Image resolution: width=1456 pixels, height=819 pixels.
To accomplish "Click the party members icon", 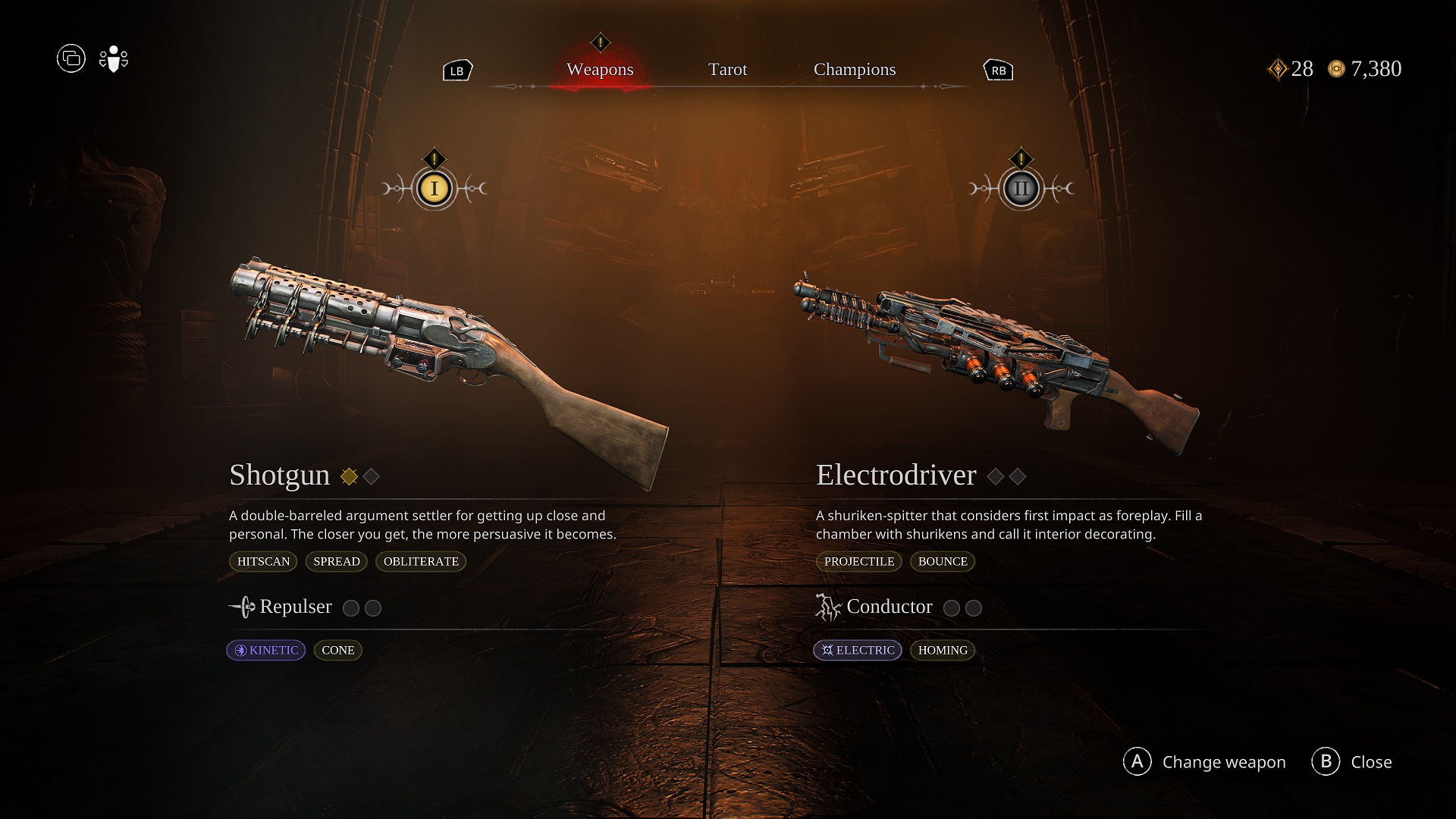I will click(114, 59).
